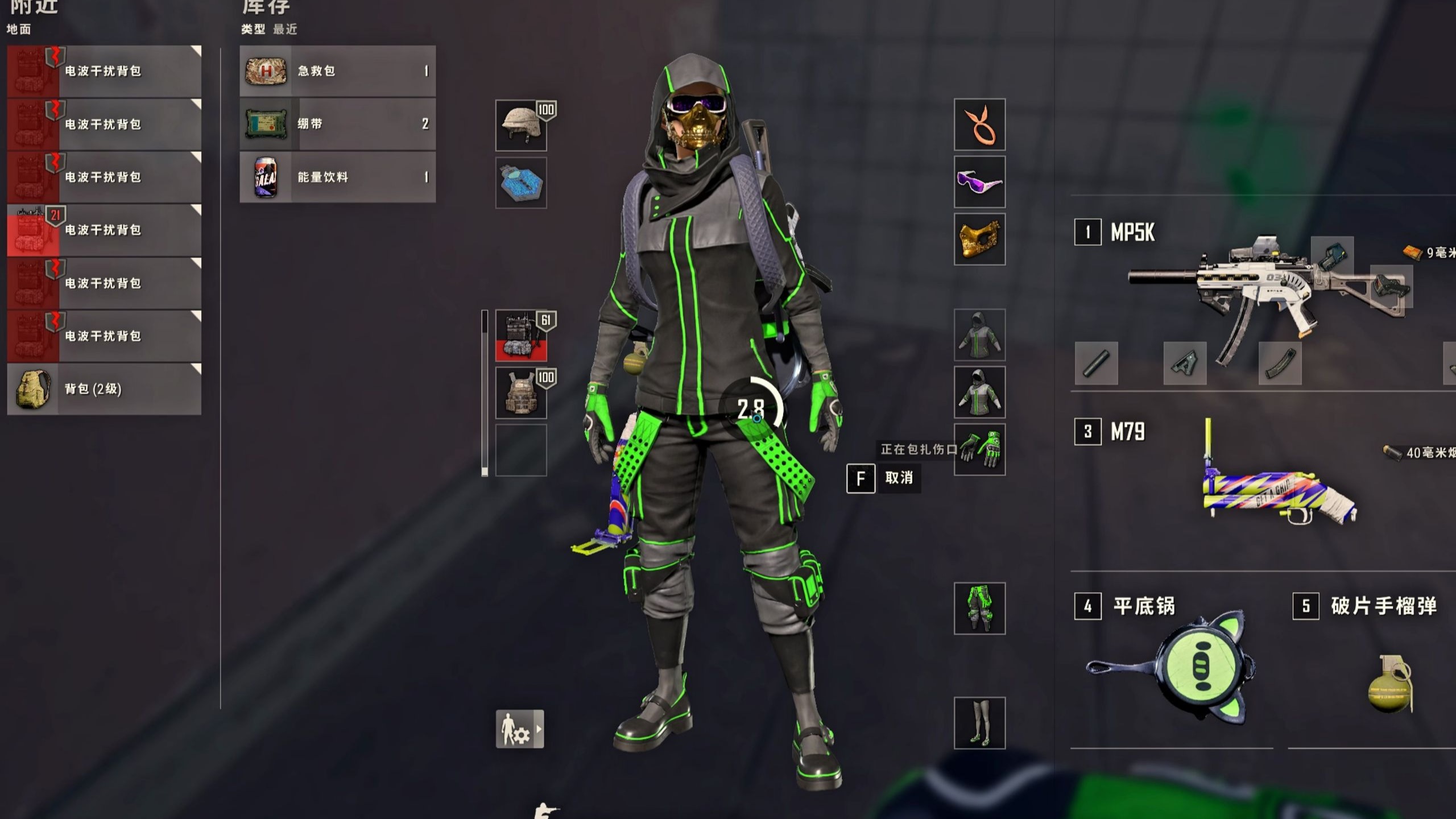
Task: Open the character settings gear button
Action: click(x=519, y=729)
